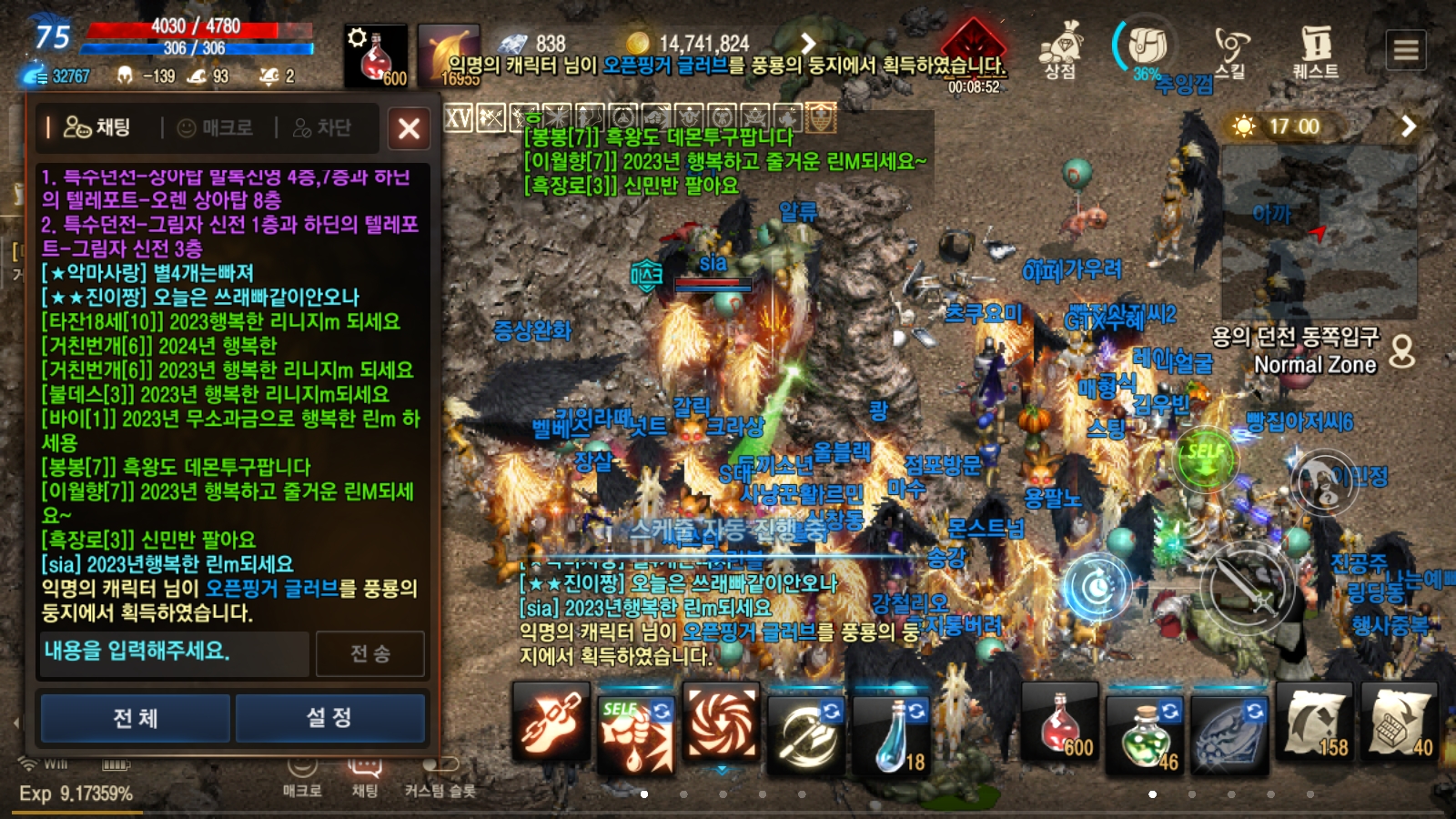Activate the spiral whirlwind skill
Viewport: 1456px width, 819px height.
(721, 725)
